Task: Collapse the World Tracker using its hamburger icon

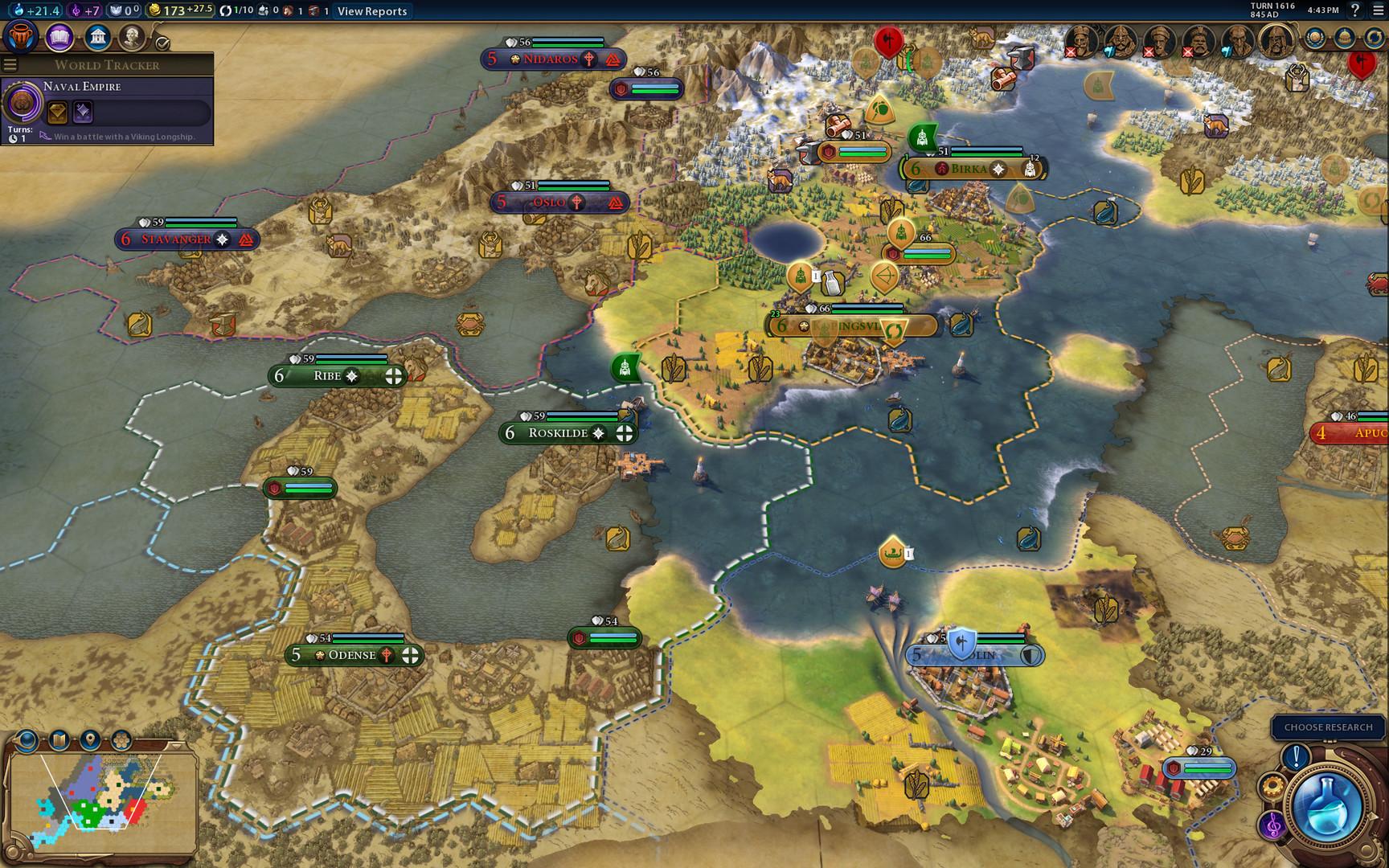Action: tap(11, 65)
